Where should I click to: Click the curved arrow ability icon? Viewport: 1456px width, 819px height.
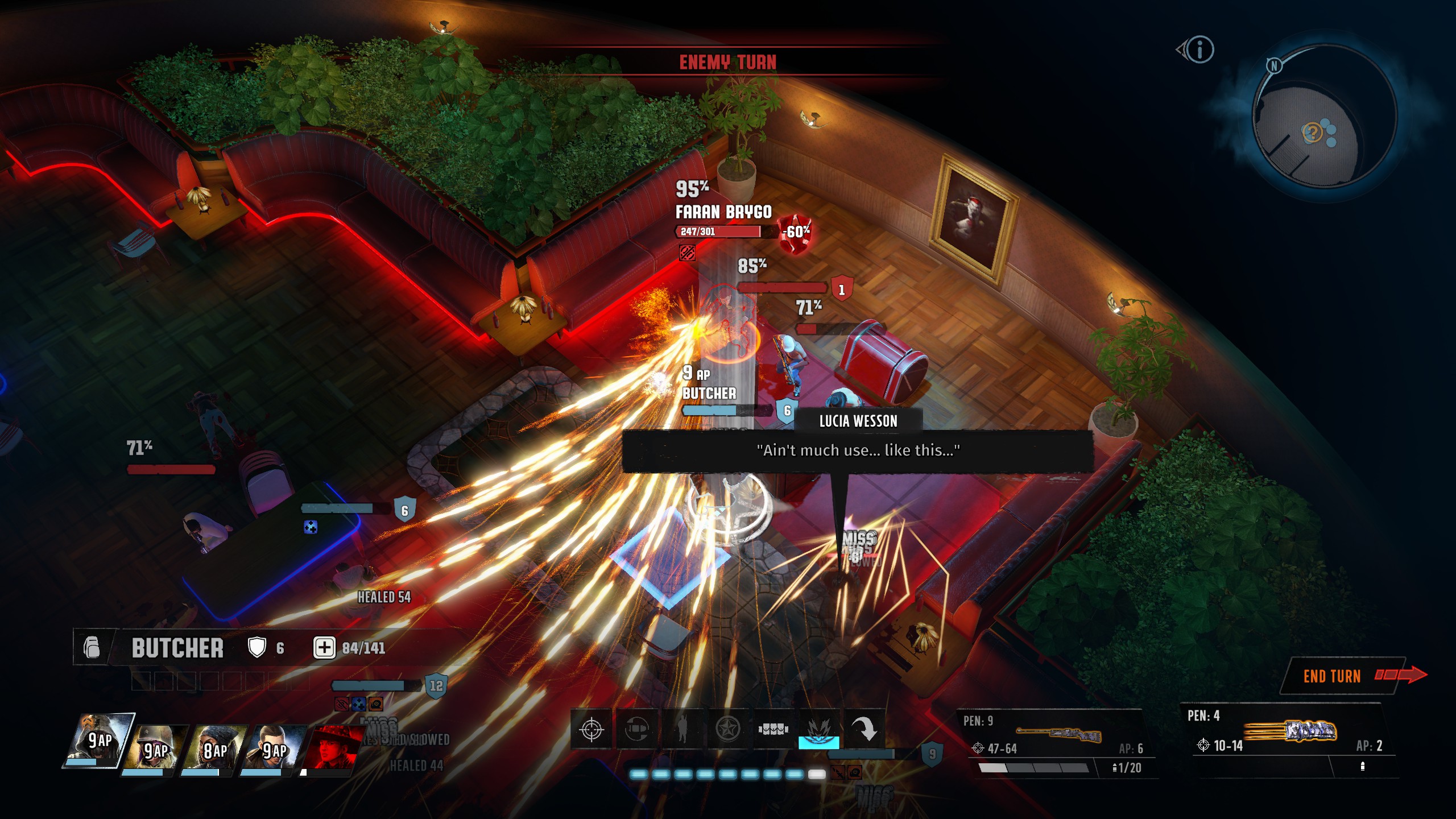864,729
